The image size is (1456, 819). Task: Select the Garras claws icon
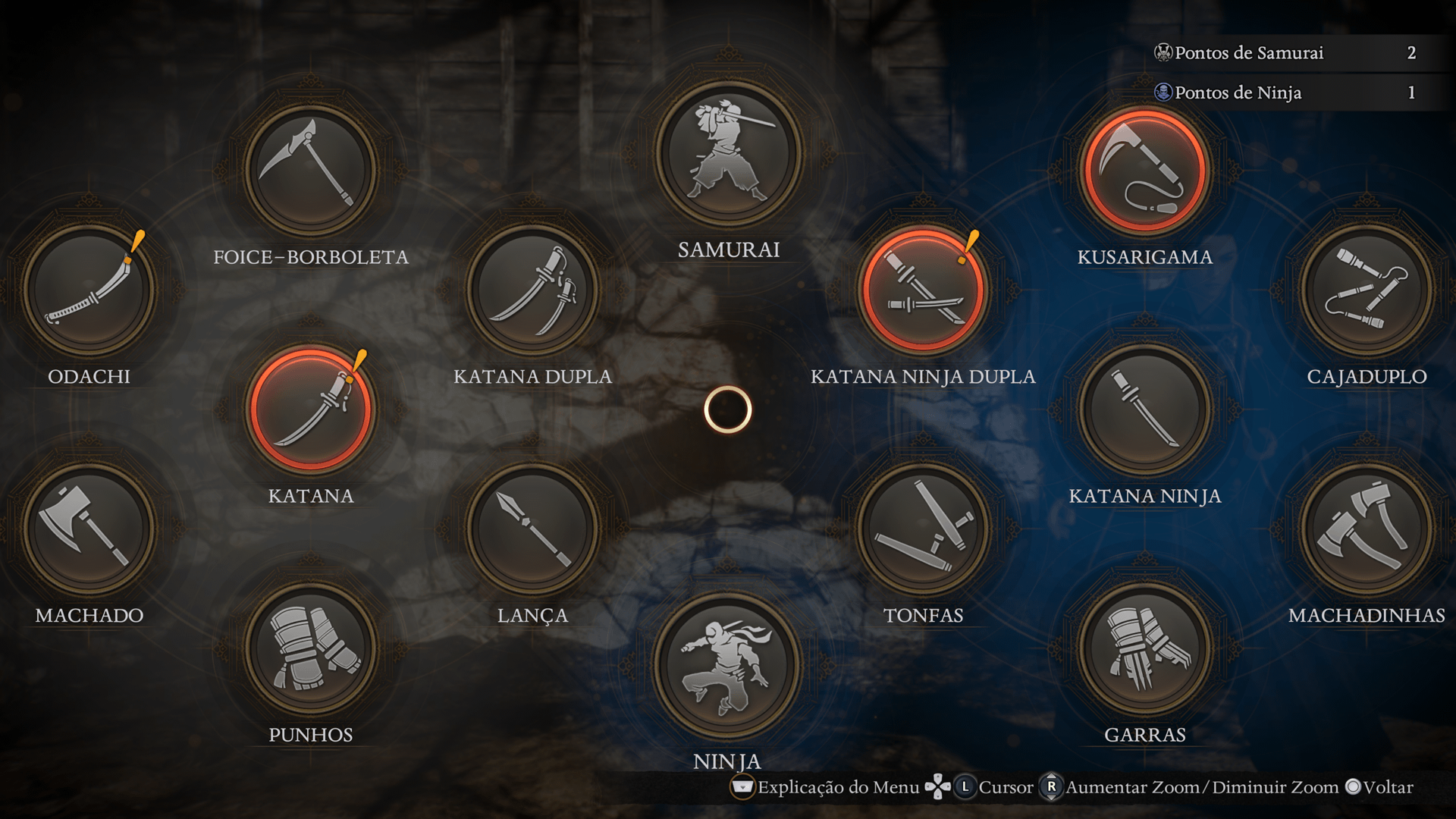coord(1145,648)
